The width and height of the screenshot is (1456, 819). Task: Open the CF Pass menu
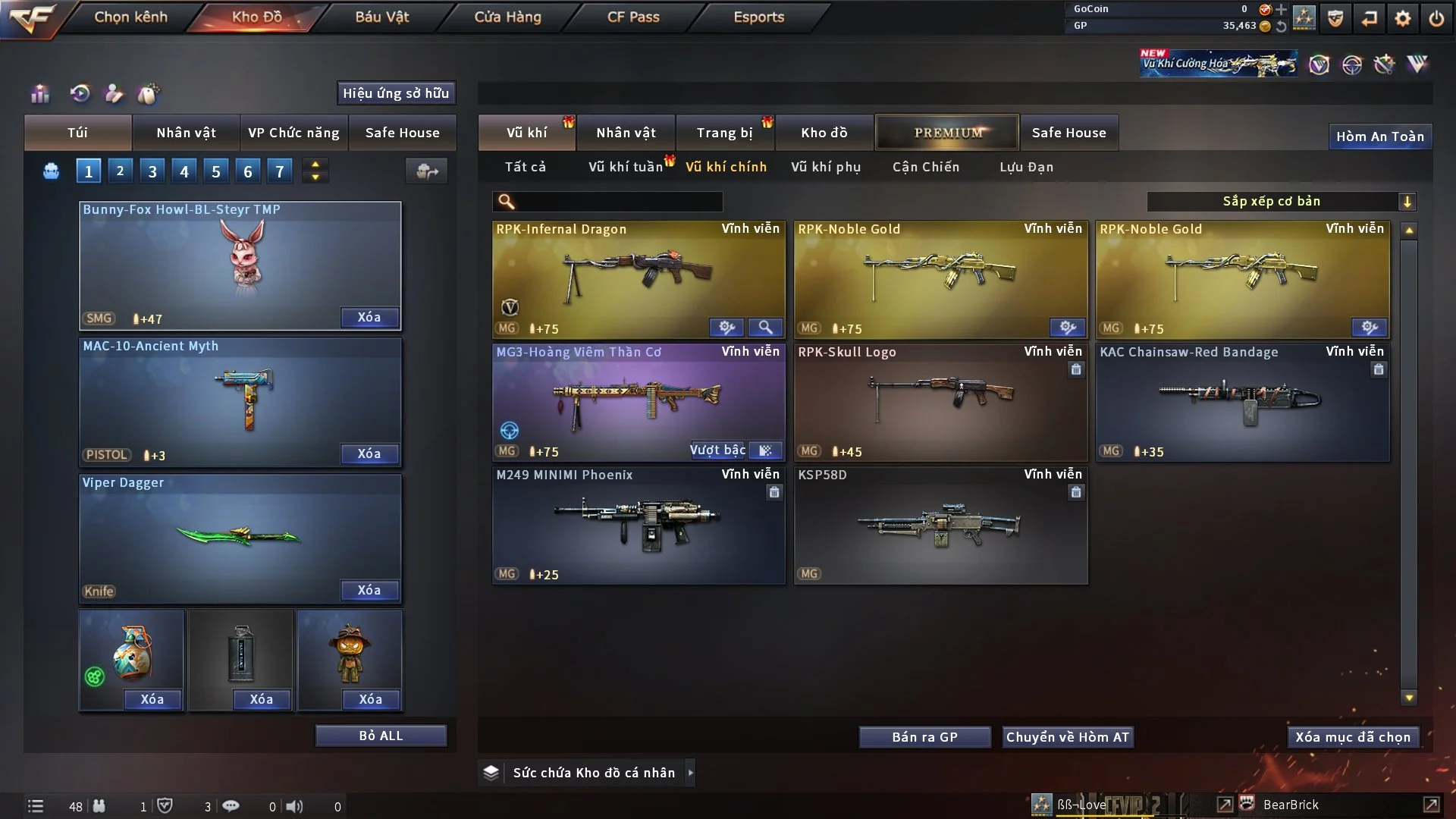point(633,17)
